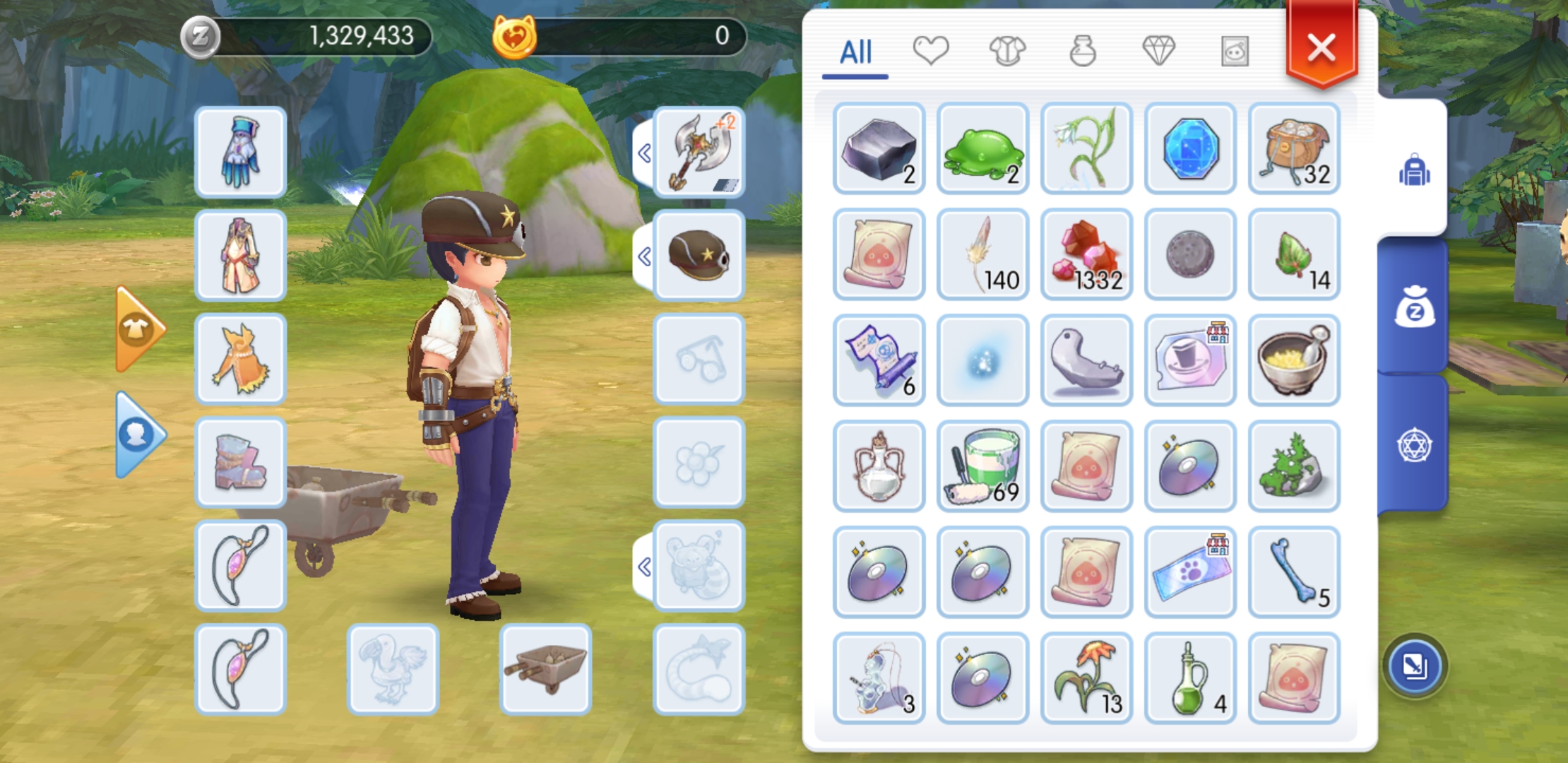Switch to the All items tab
The image size is (1568, 763).
click(855, 52)
